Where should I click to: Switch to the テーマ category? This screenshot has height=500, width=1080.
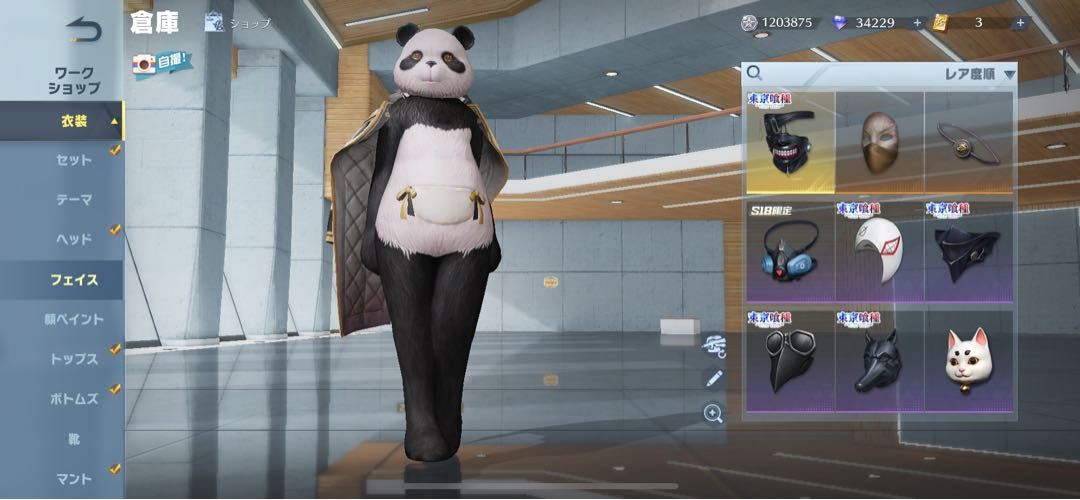click(x=73, y=199)
